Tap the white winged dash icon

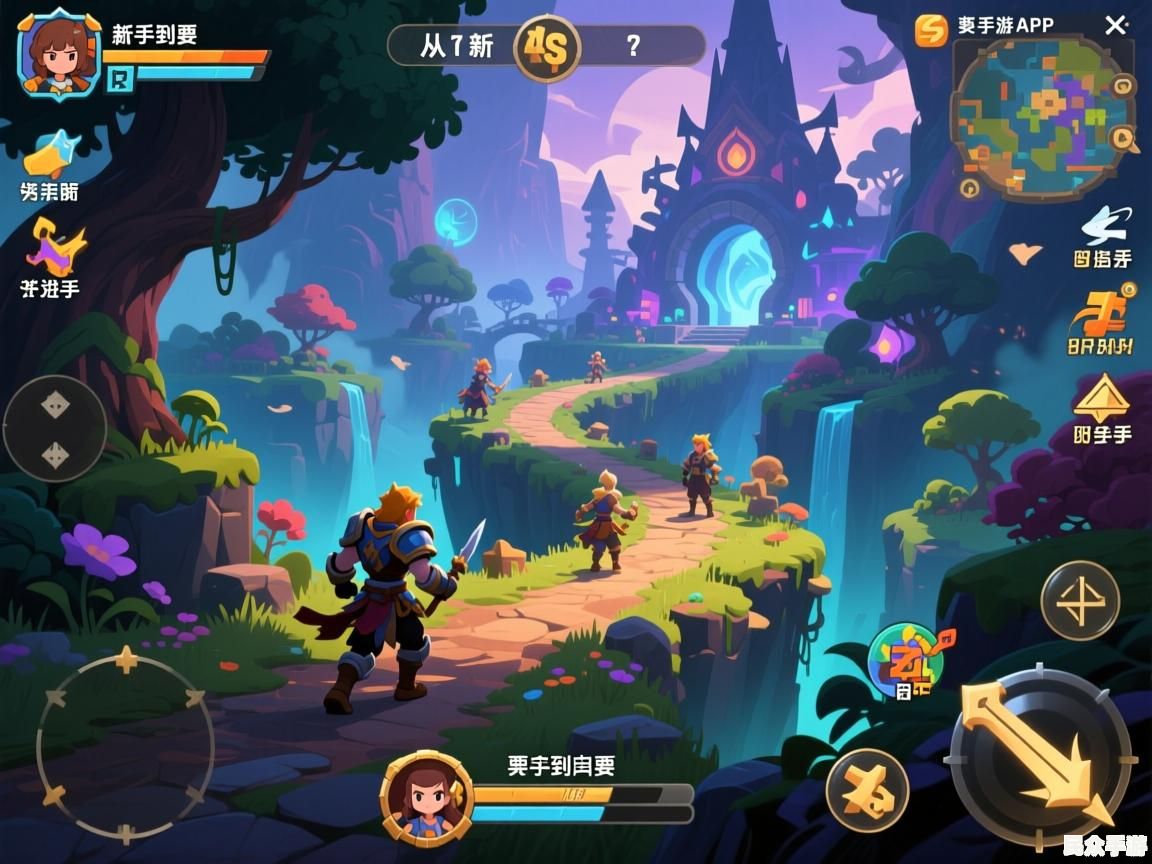(x=1105, y=225)
